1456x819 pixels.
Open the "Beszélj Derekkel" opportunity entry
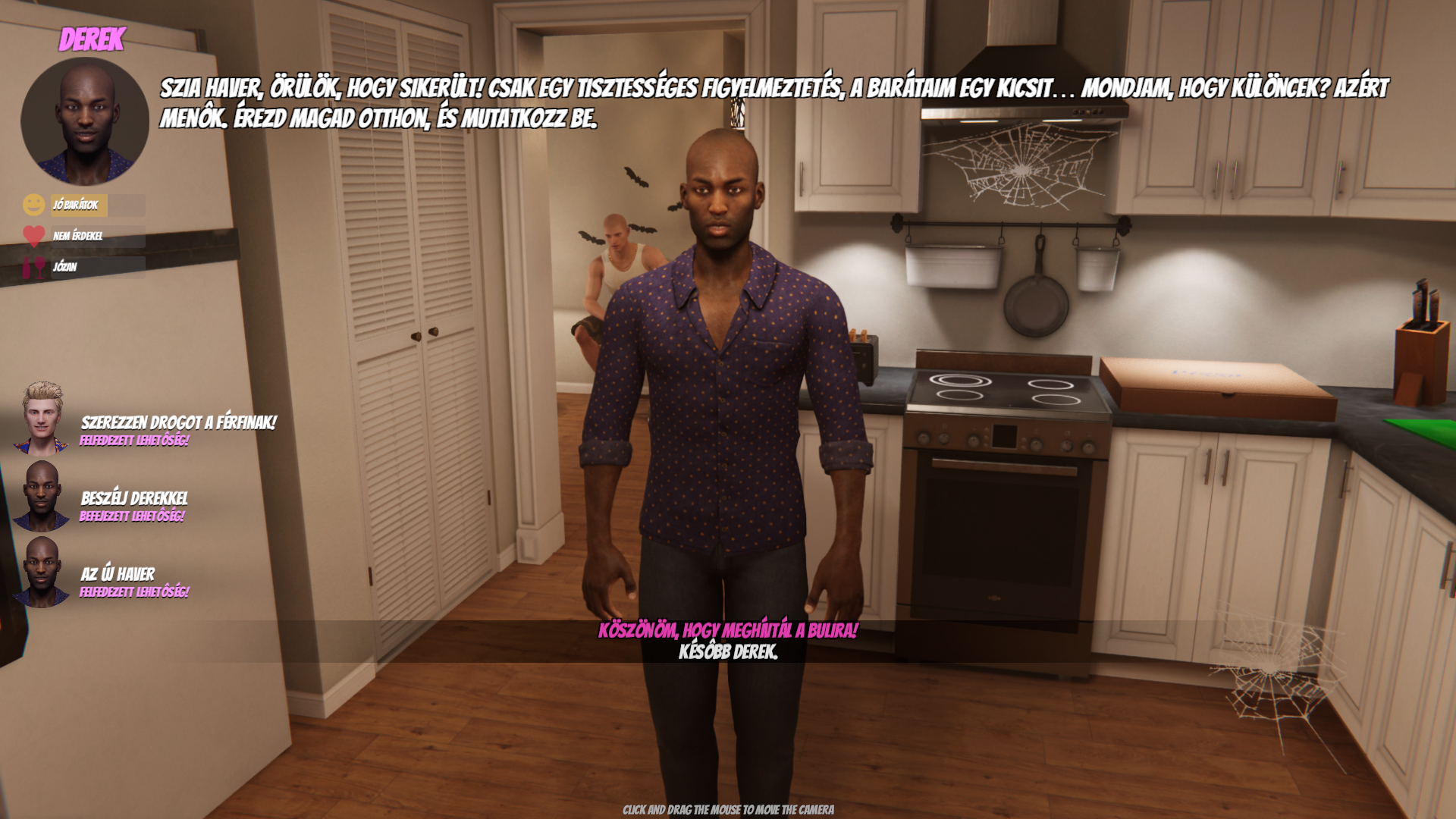pos(134,499)
